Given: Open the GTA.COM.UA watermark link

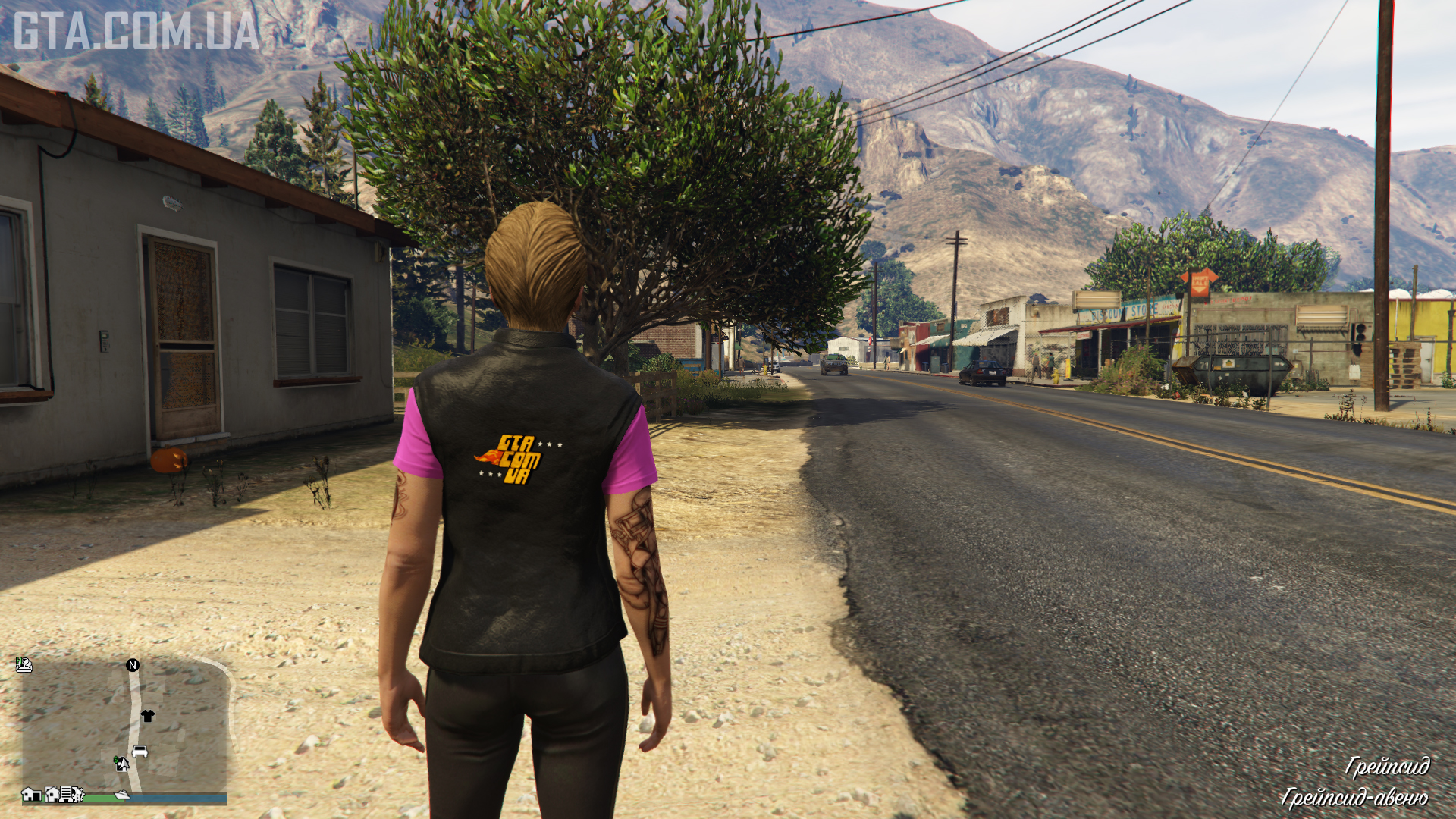Looking at the screenshot, I should pos(136,31).
